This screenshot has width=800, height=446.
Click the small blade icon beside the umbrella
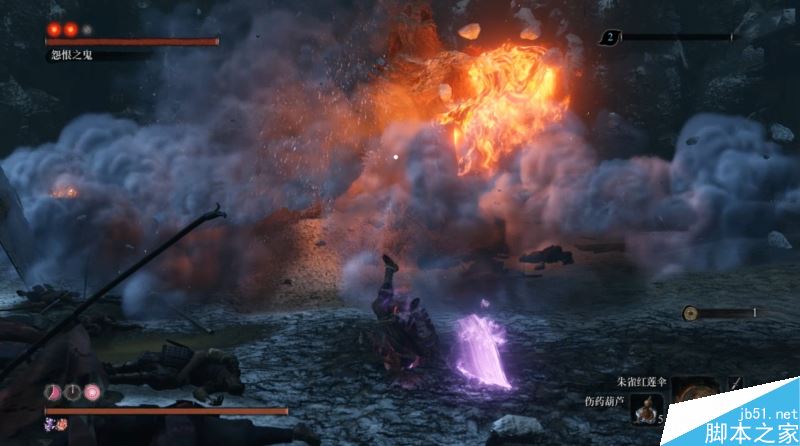point(737,384)
